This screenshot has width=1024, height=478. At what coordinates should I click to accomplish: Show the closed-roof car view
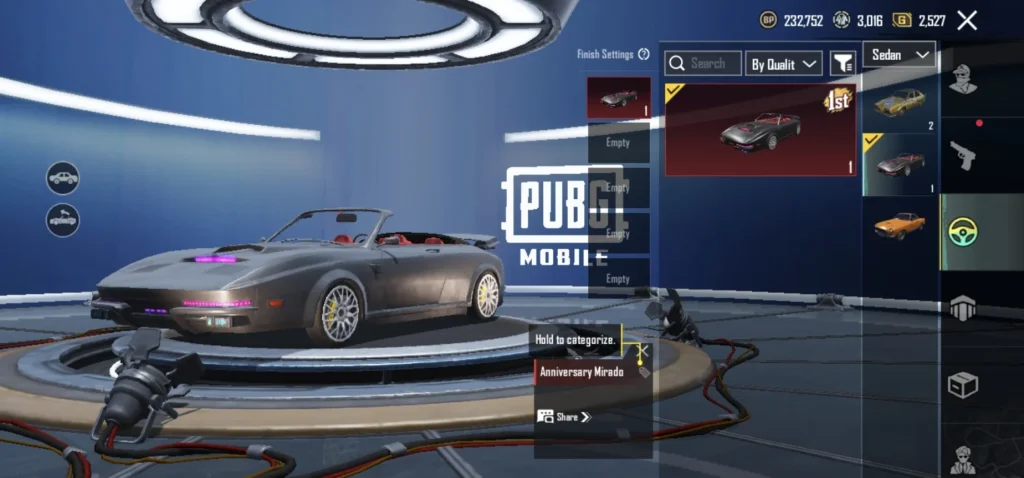(63, 178)
